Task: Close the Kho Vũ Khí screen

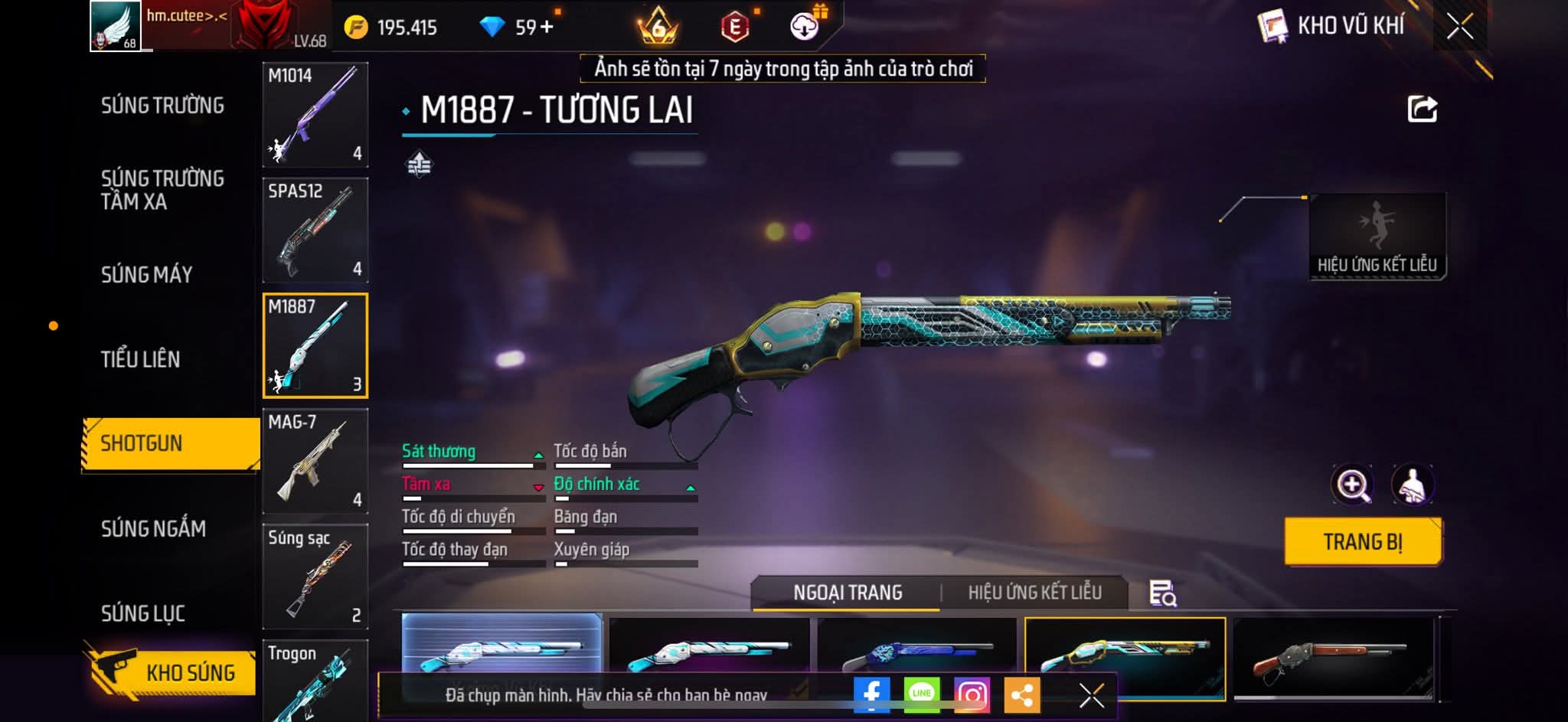Action: click(1459, 27)
